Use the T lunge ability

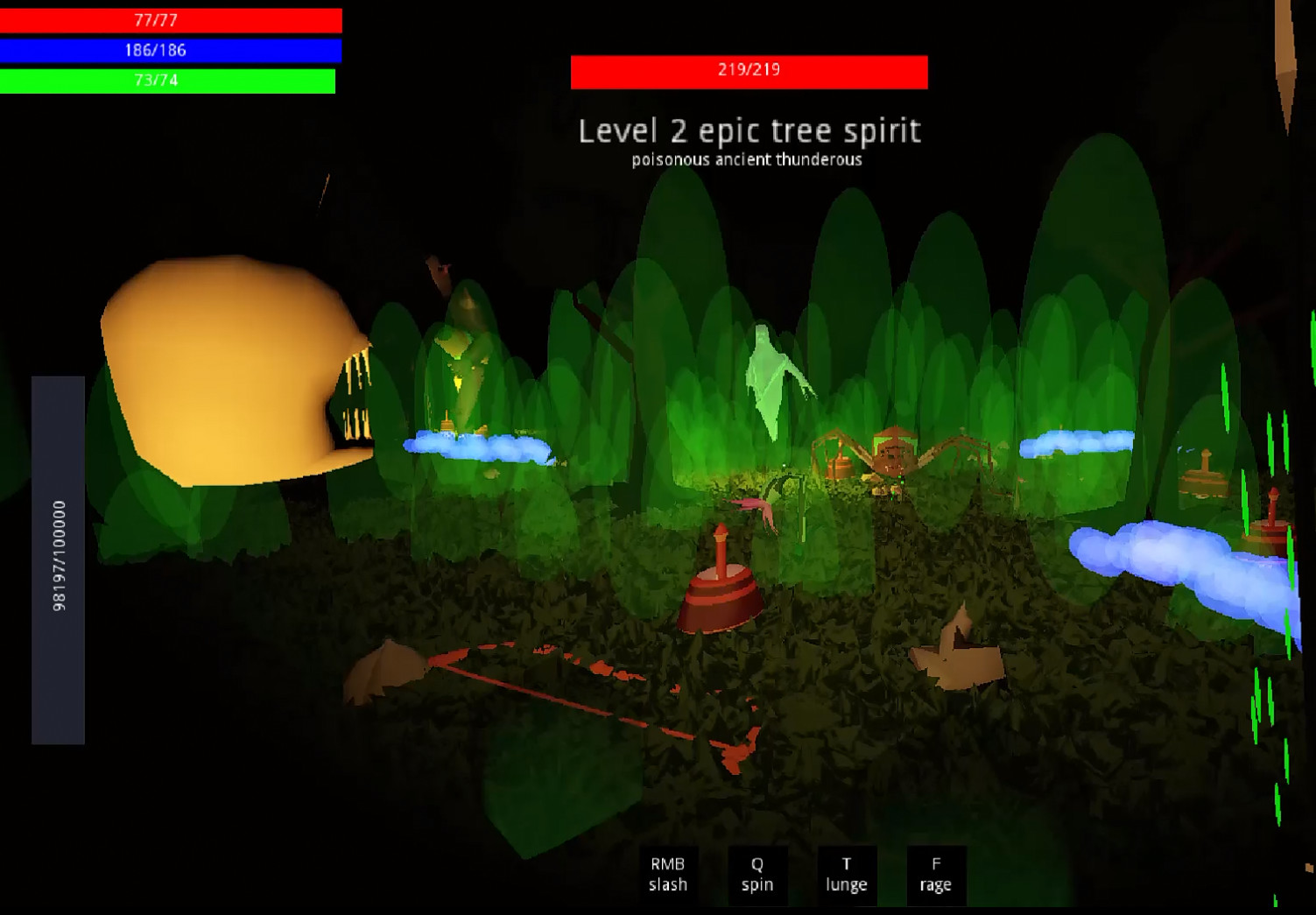(x=846, y=875)
